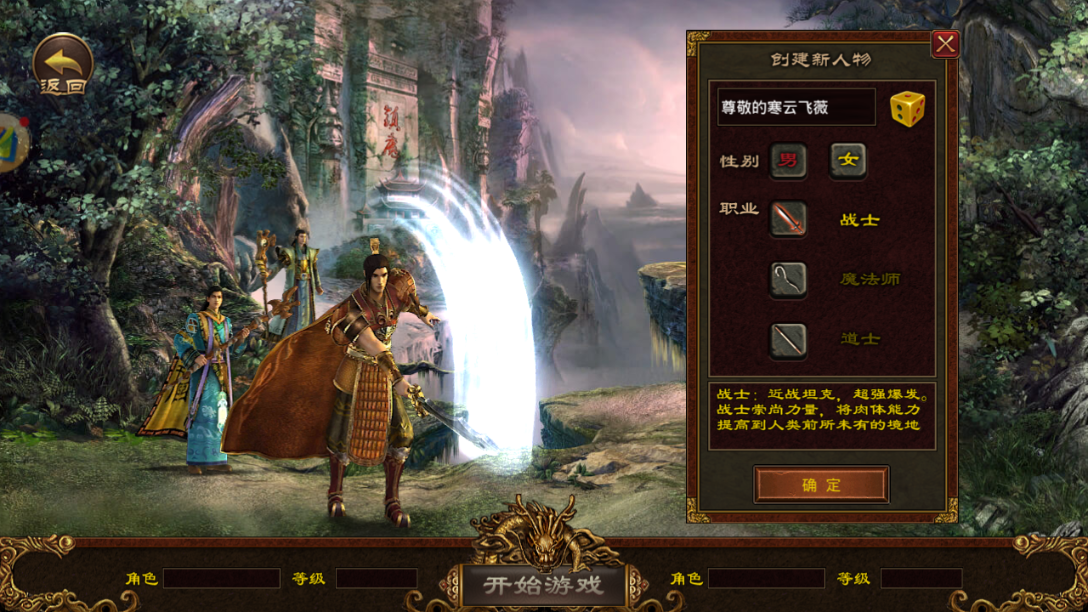Choose the 道士 taoist class icon

point(788,339)
